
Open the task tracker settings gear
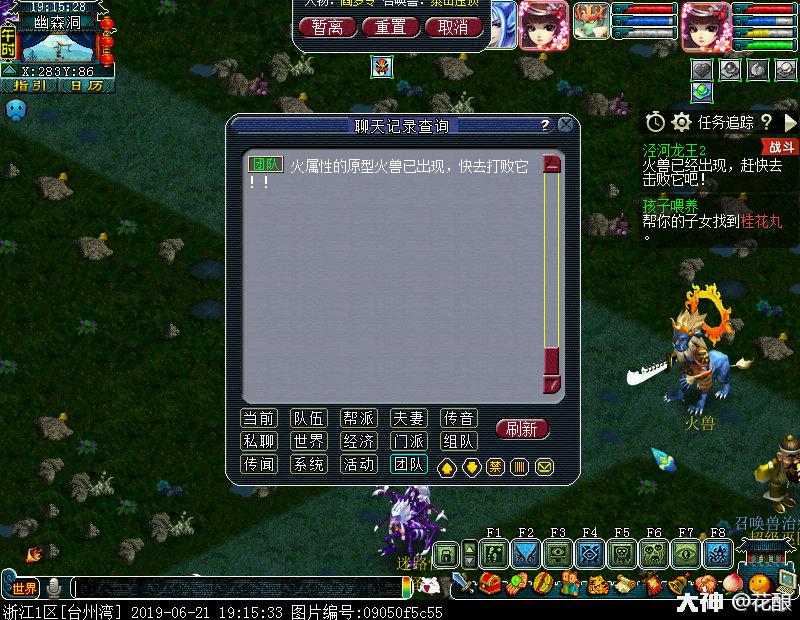pos(682,122)
